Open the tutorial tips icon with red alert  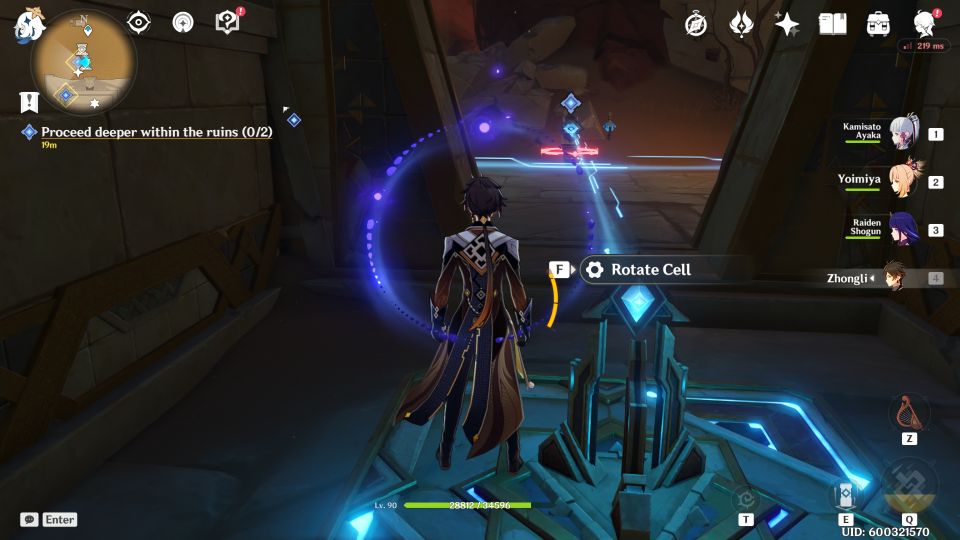(228, 22)
